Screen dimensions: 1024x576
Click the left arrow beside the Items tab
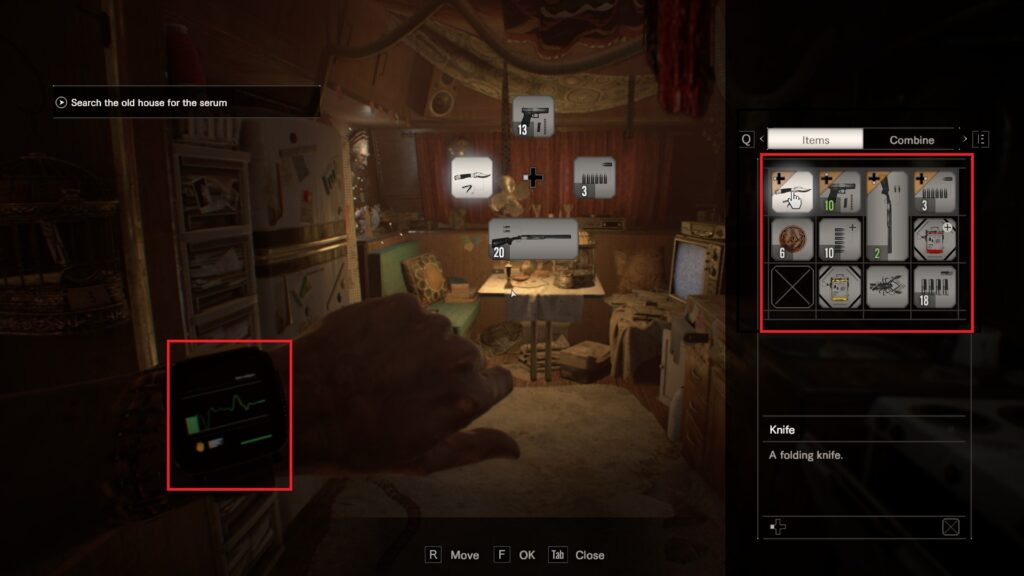point(761,140)
